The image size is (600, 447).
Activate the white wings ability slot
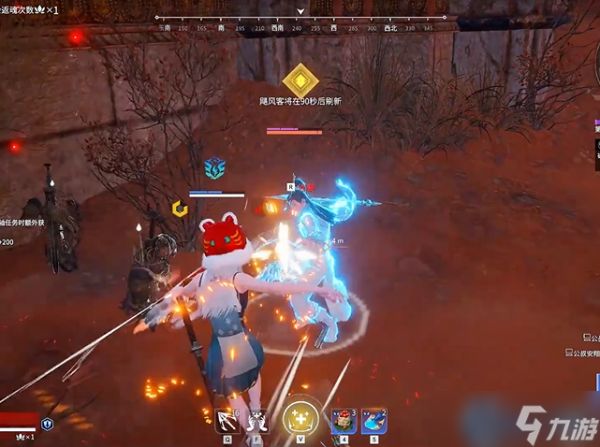click(x=258, y=420)
